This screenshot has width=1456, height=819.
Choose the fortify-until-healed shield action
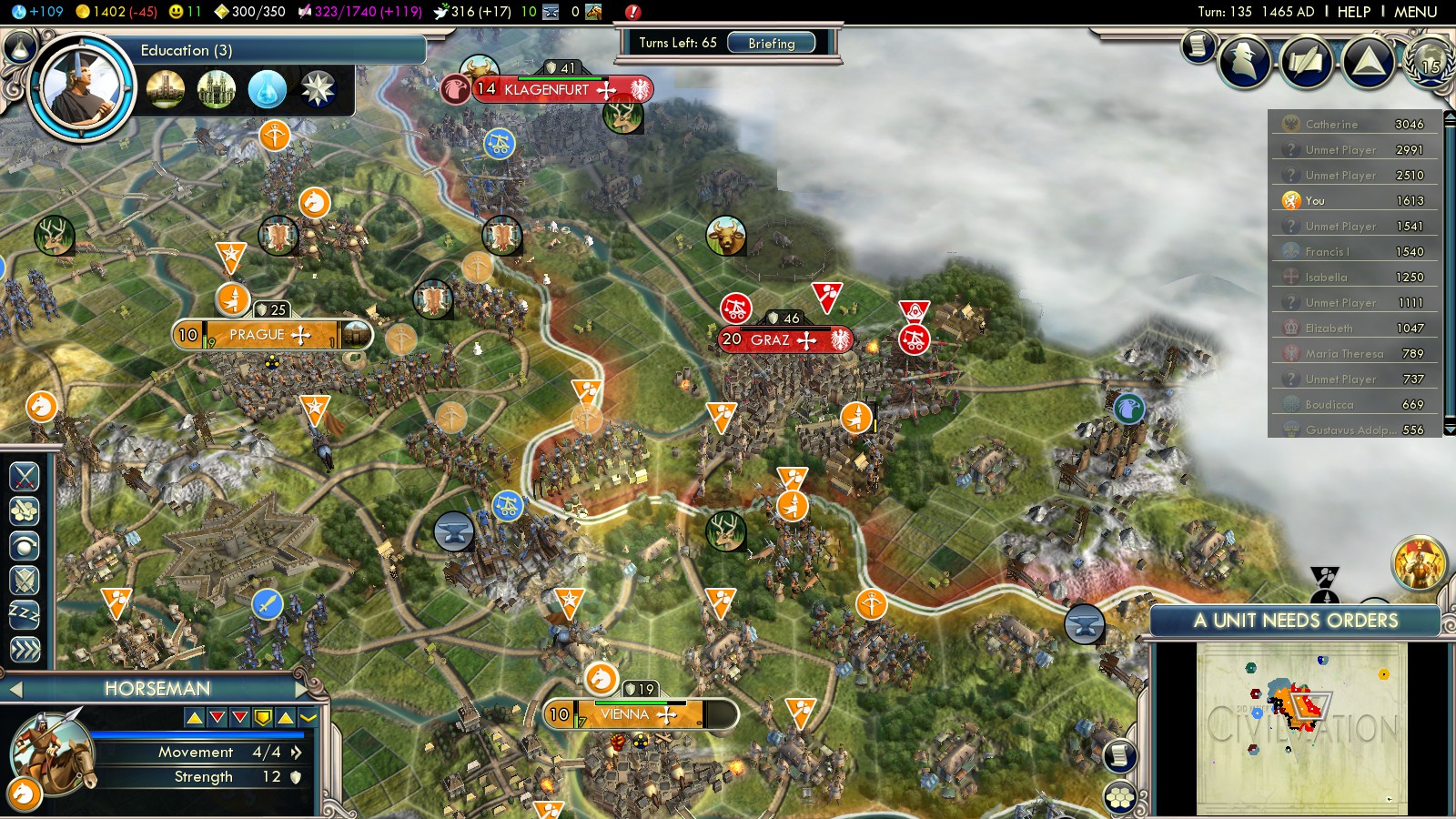tap(25, 580)
